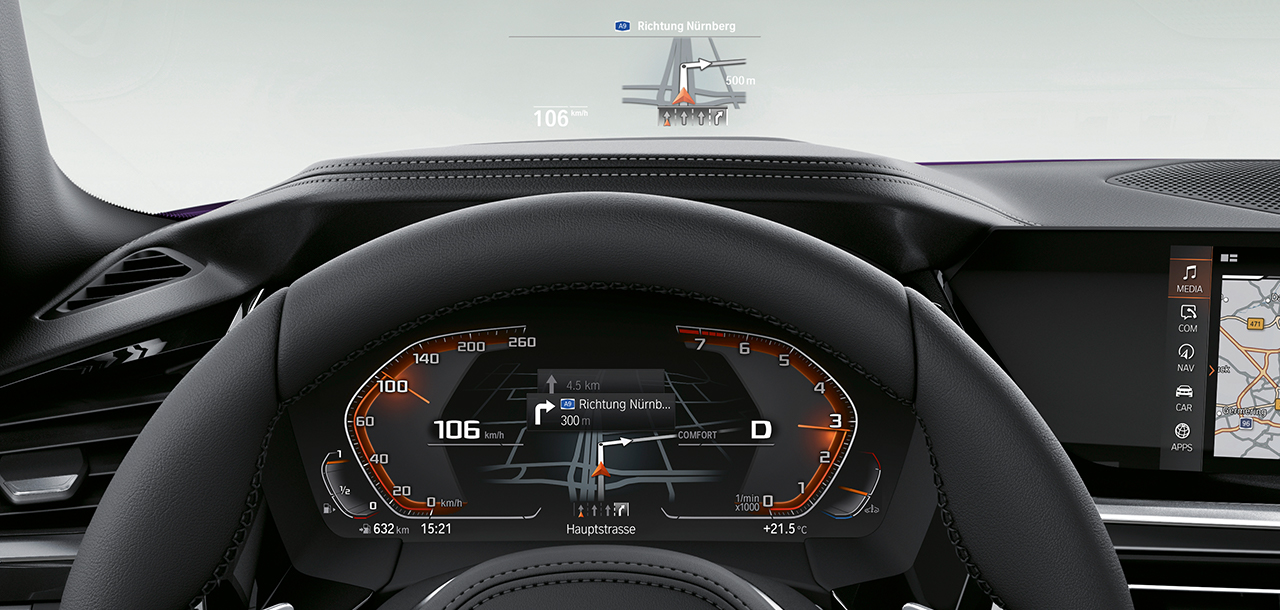
Task: Select the COM communication menu
Action: point(1188,318)
